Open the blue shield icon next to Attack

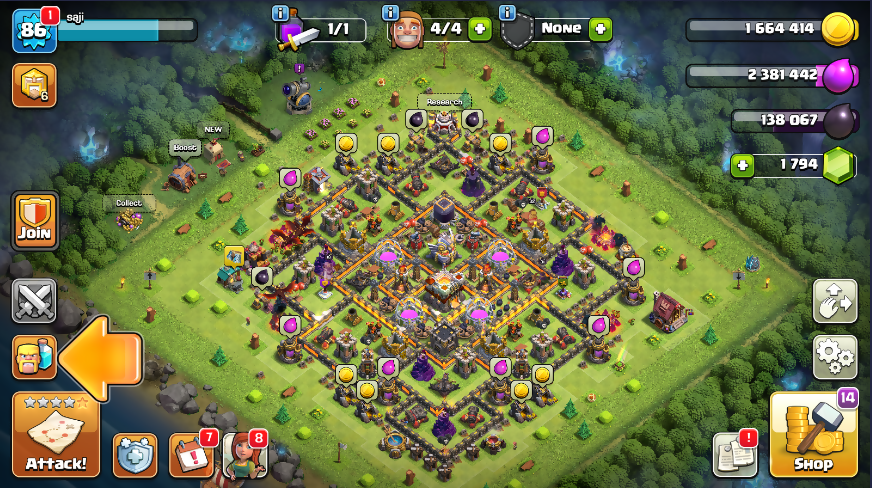point(134,455)
